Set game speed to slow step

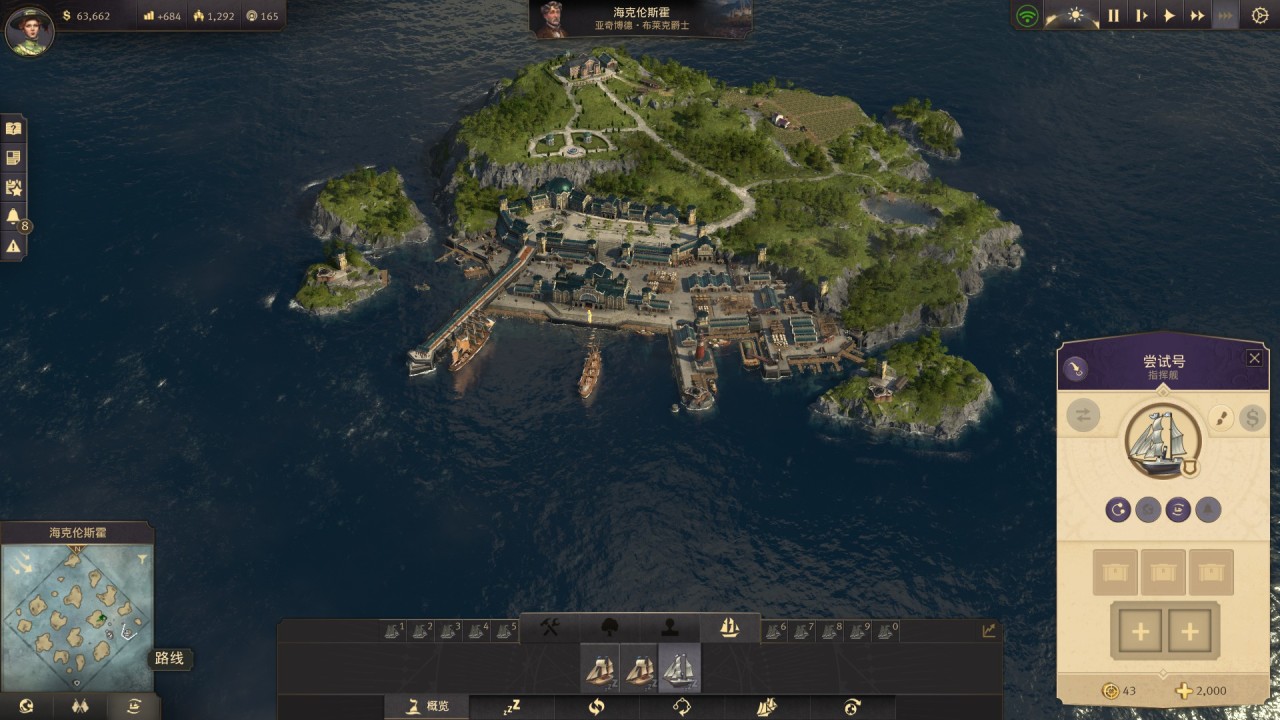[x=1141, y=15]
